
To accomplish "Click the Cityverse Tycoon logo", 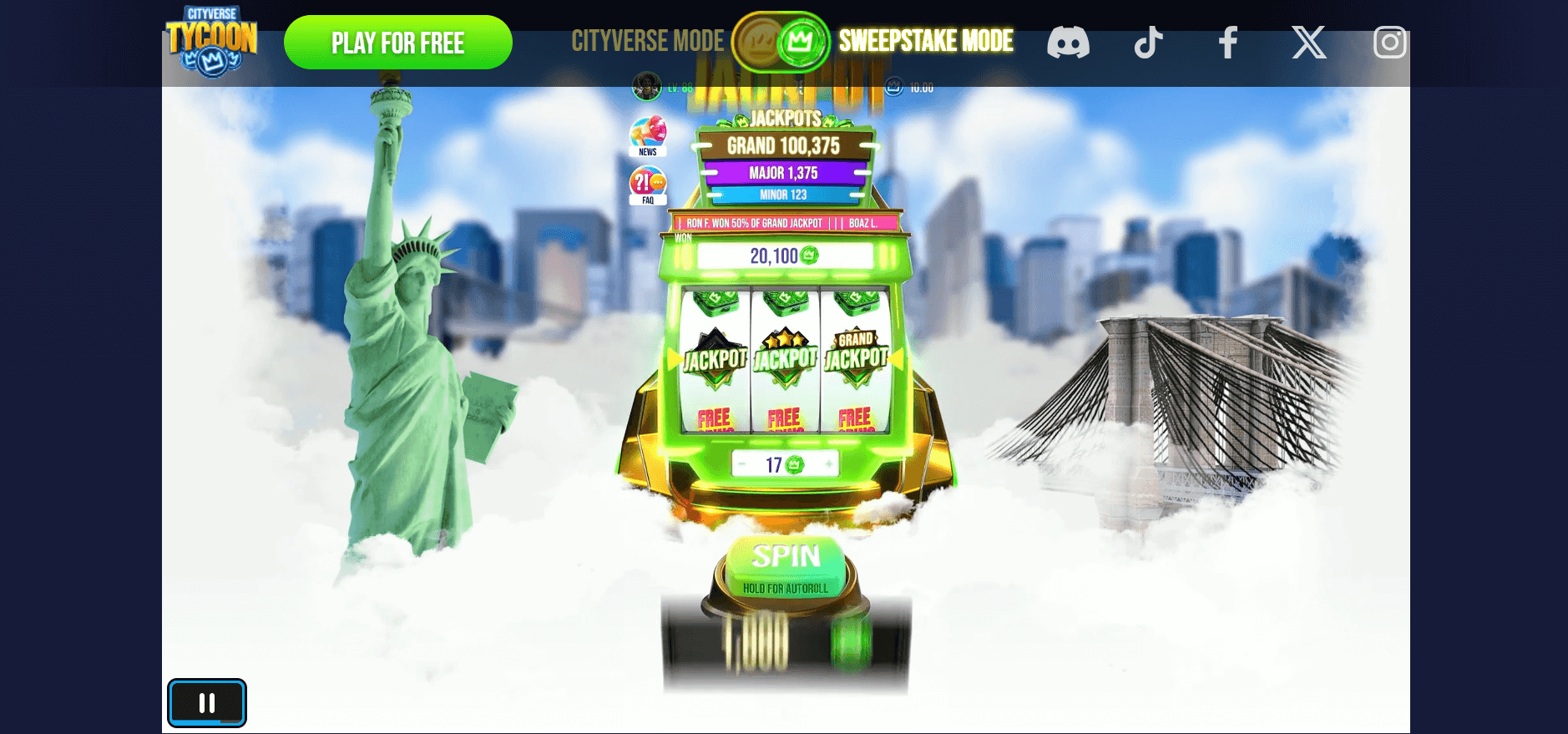I will coord(212,41).
